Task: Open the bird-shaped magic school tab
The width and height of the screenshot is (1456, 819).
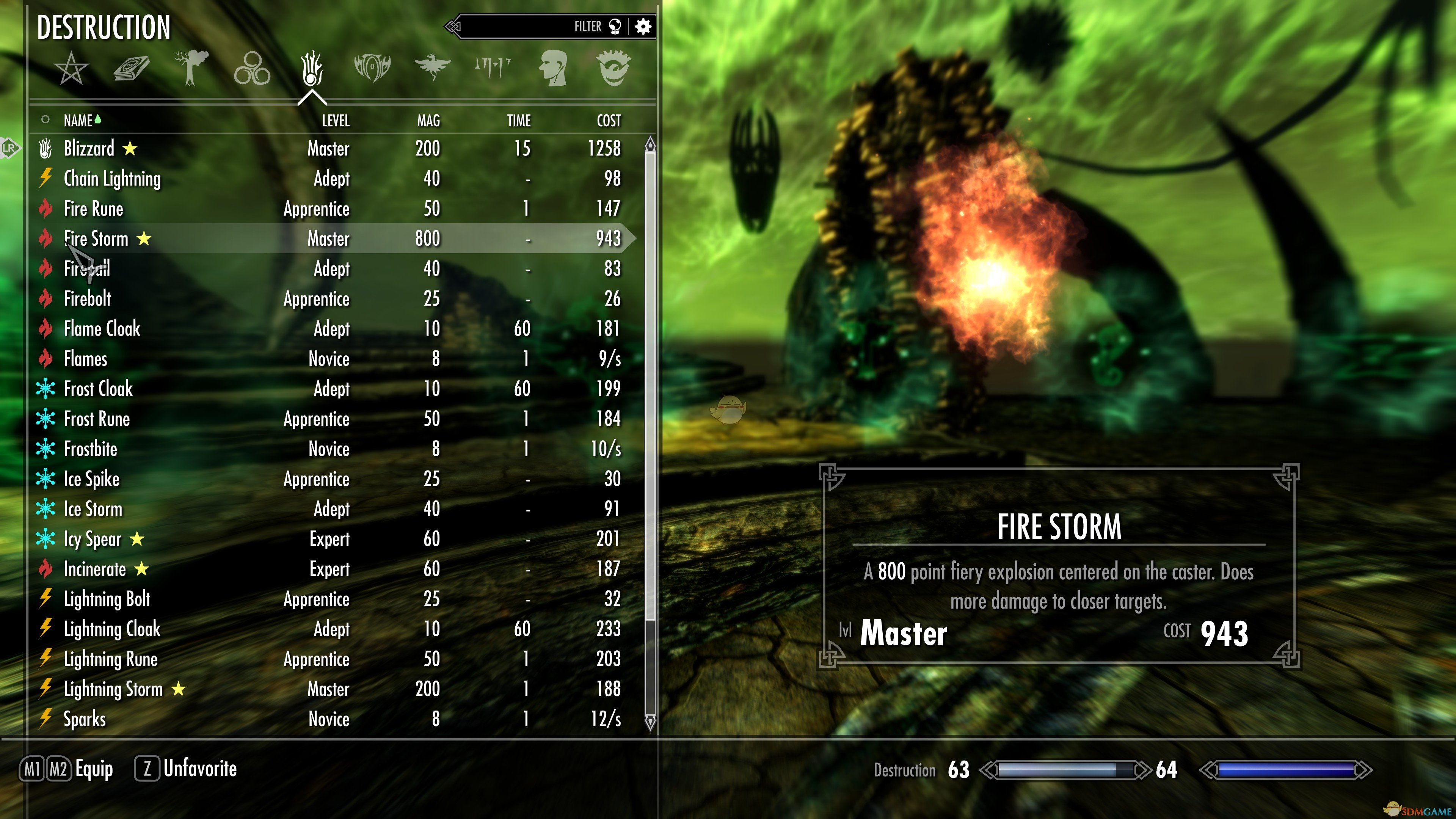Action: pyautogui.click(x=432, y=68)
